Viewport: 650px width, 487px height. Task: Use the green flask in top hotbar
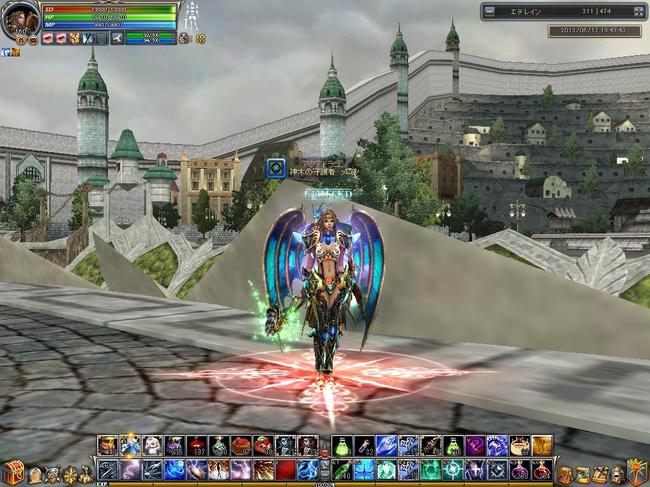(342, 445)
